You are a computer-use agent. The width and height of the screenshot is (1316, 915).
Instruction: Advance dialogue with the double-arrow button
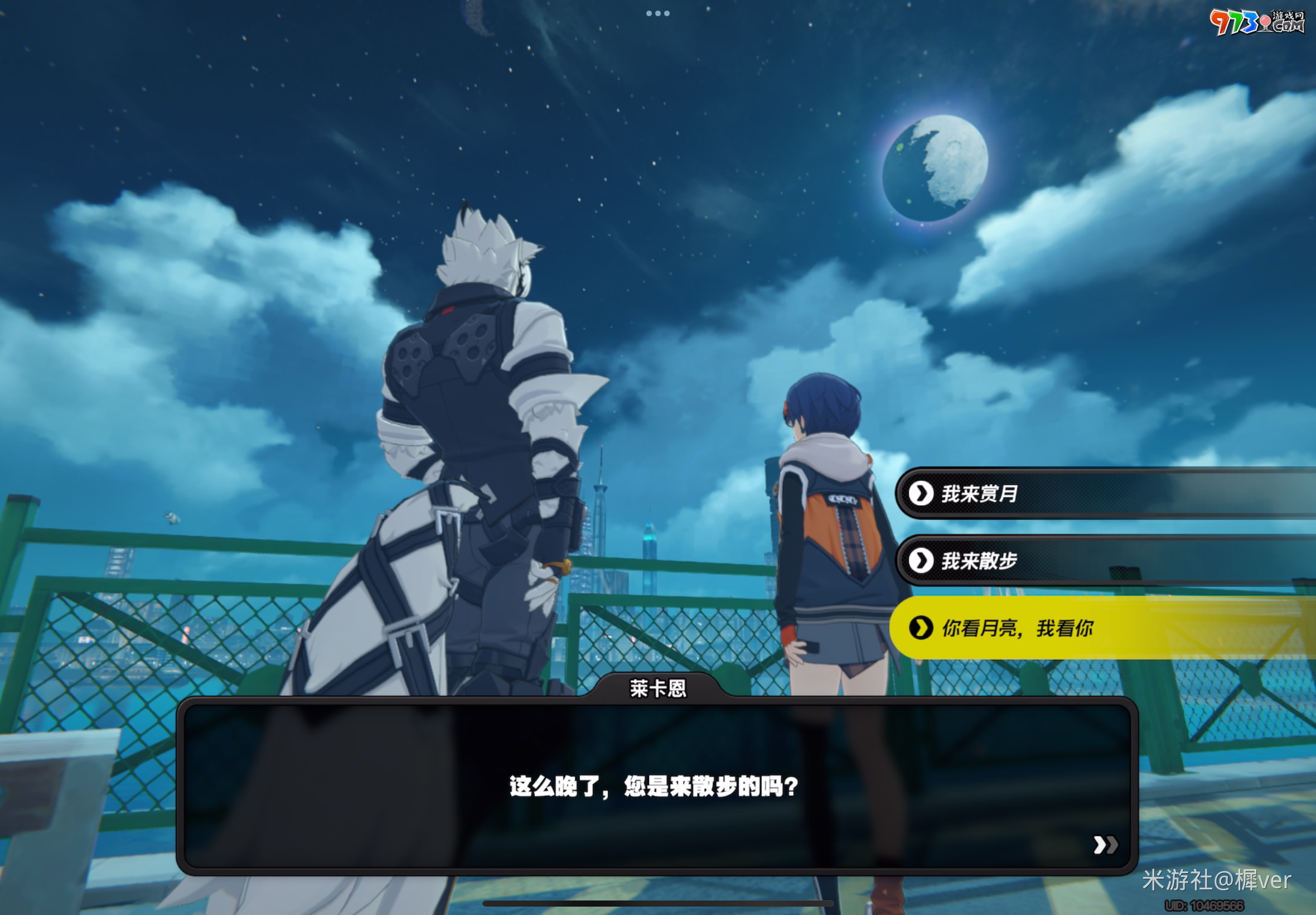coord(1105,845)
